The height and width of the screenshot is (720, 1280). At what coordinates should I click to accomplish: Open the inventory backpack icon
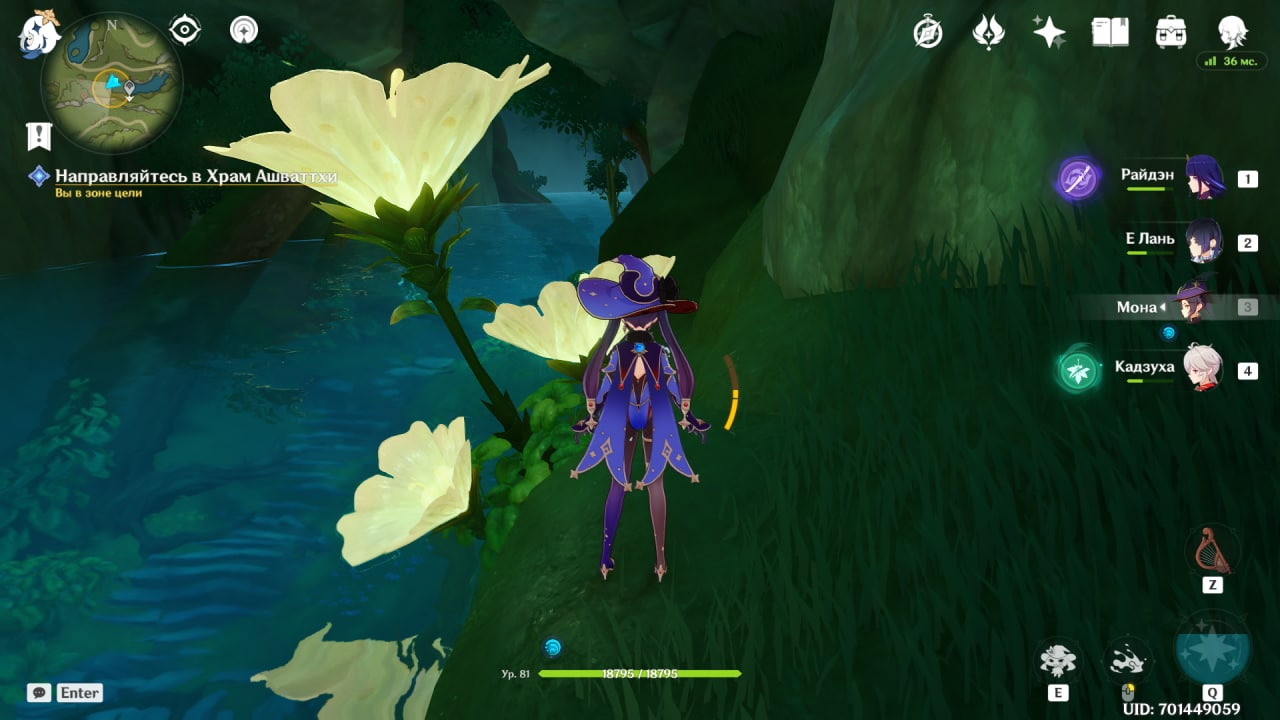(1170, 32)
